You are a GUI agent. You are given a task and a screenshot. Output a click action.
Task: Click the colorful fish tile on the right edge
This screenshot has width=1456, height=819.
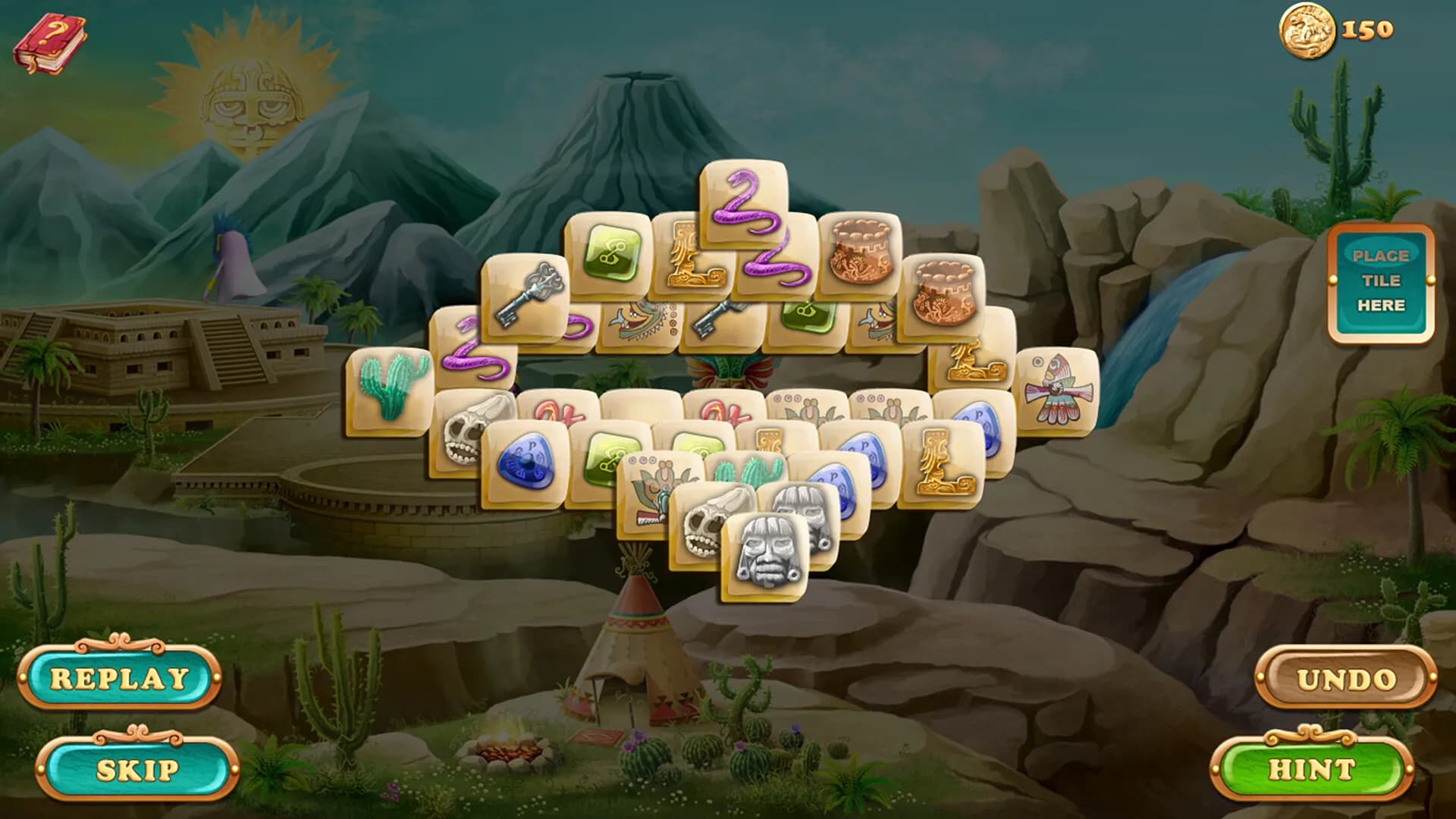point(1056,387)
